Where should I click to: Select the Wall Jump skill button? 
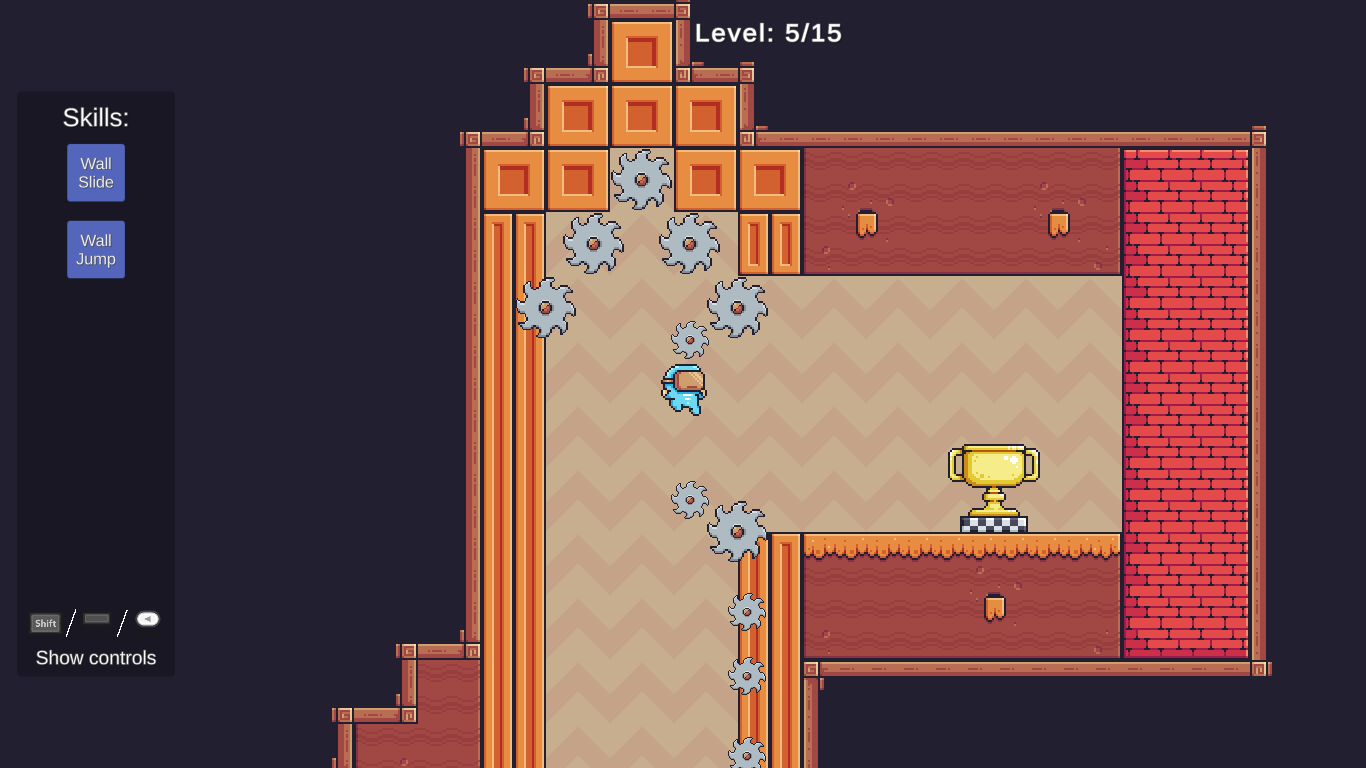pos(96,250)
